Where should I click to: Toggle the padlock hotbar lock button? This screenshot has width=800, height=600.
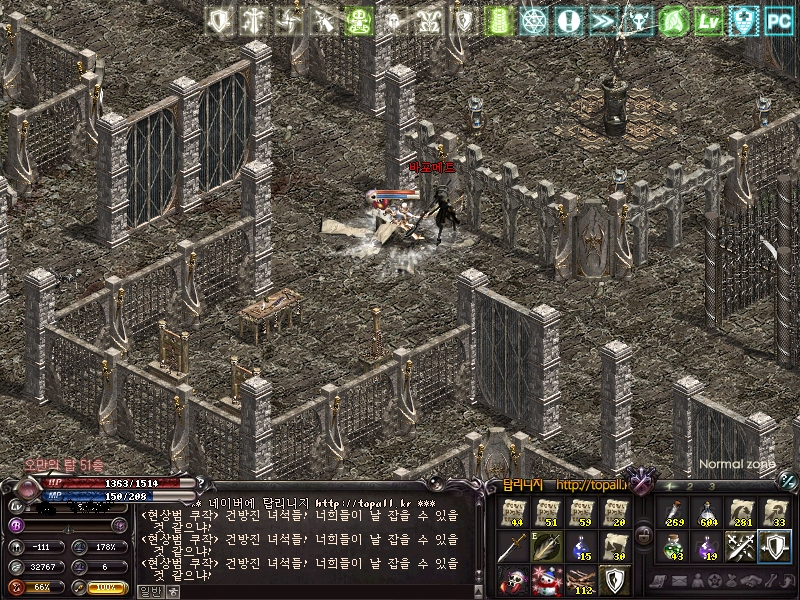click(644, 534)
